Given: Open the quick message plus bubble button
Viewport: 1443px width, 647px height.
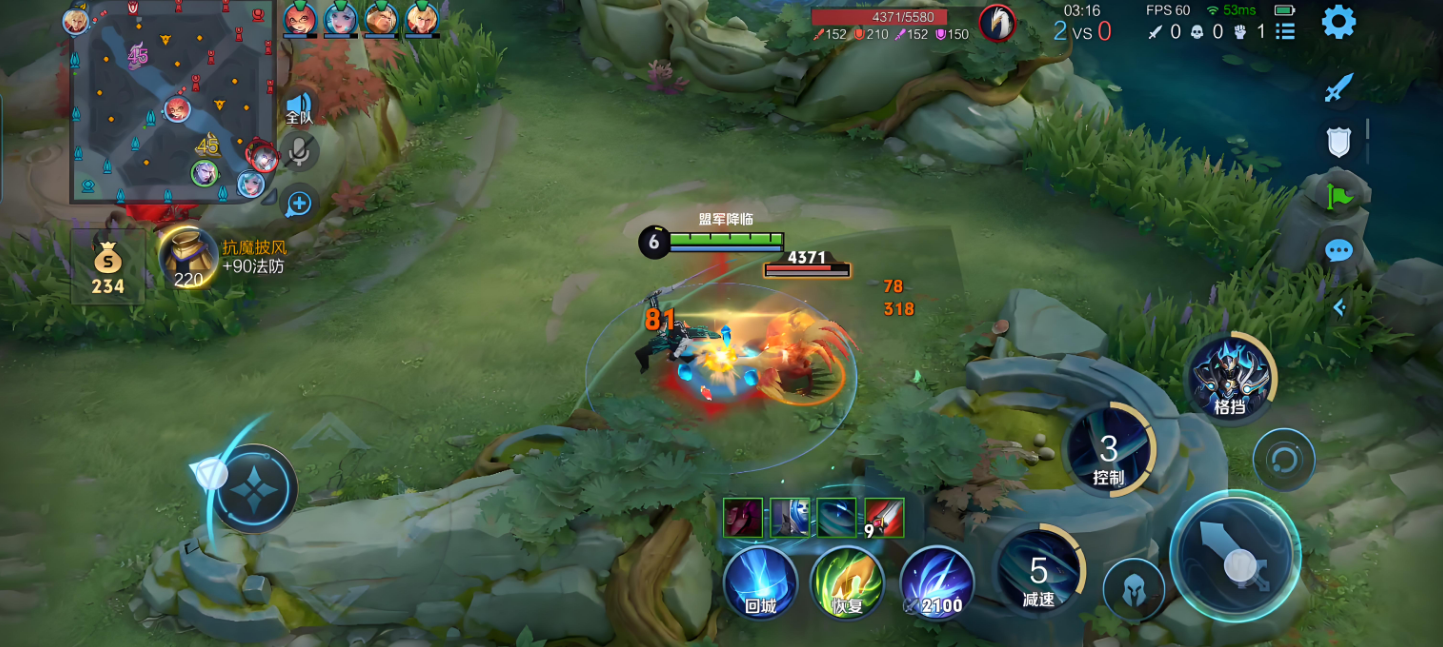Looking at the screenshot, I should point(298,204).
